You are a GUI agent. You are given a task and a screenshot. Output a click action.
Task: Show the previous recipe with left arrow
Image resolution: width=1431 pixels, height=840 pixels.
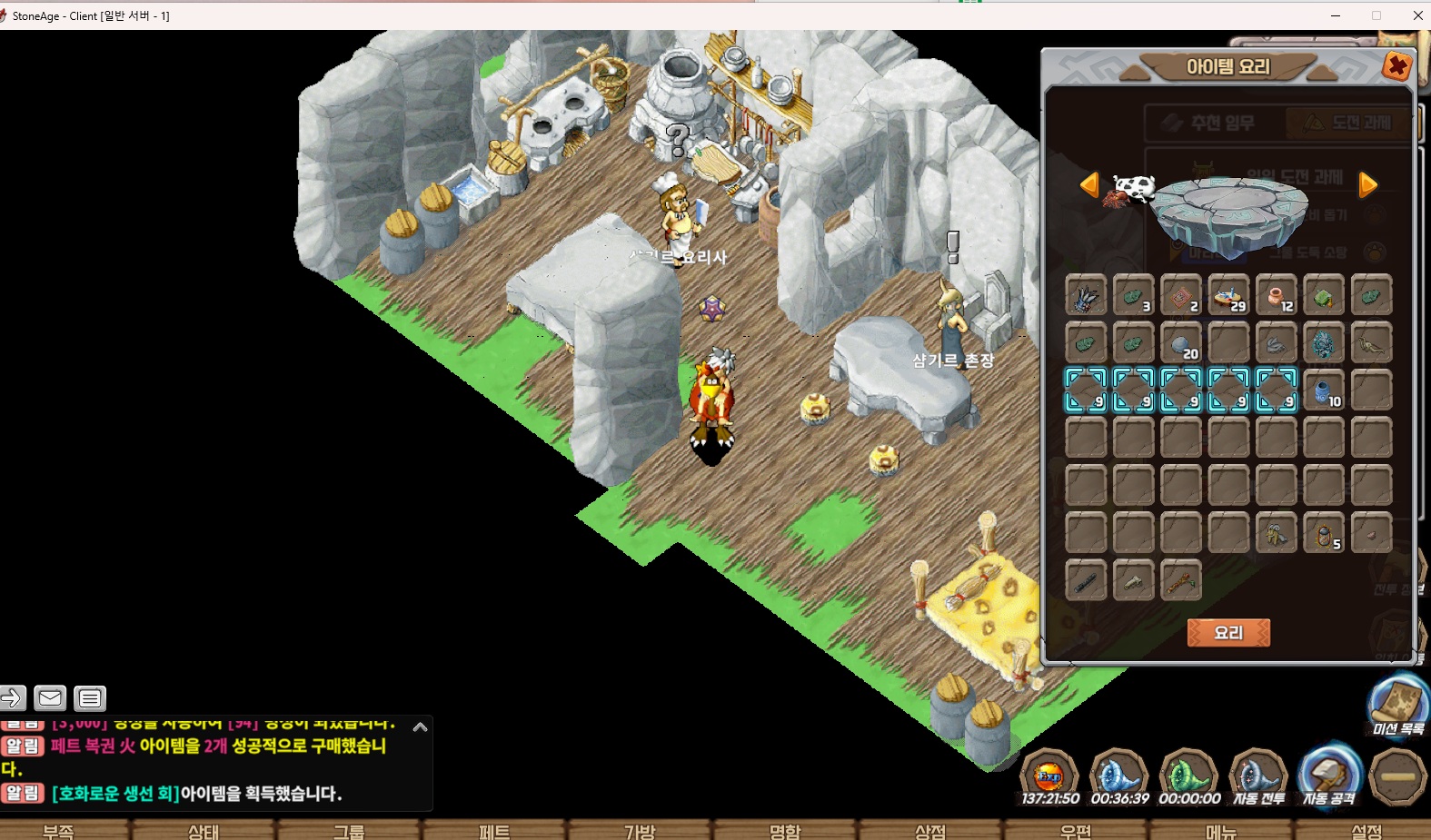click(x=1089, y=184)
